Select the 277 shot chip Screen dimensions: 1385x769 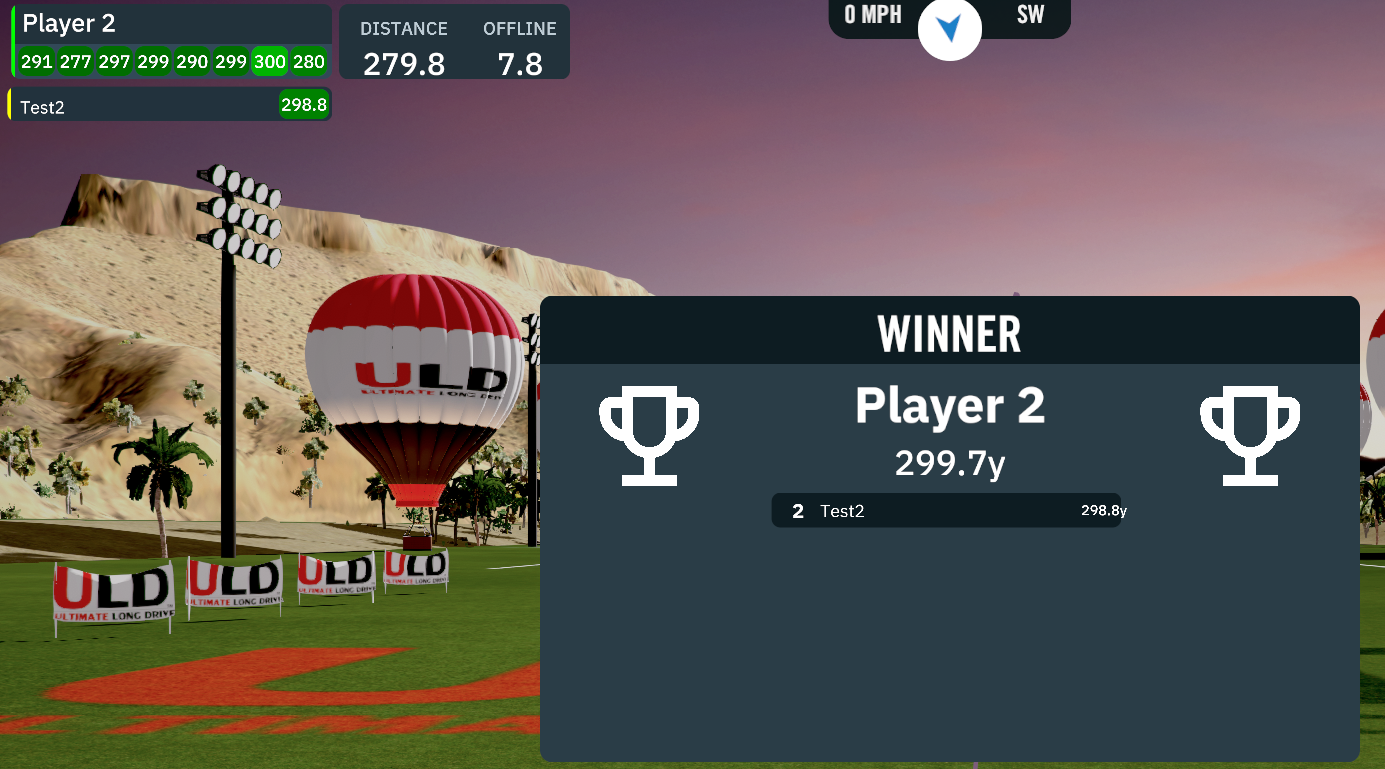pyautogui.click(x=76, y=62)
